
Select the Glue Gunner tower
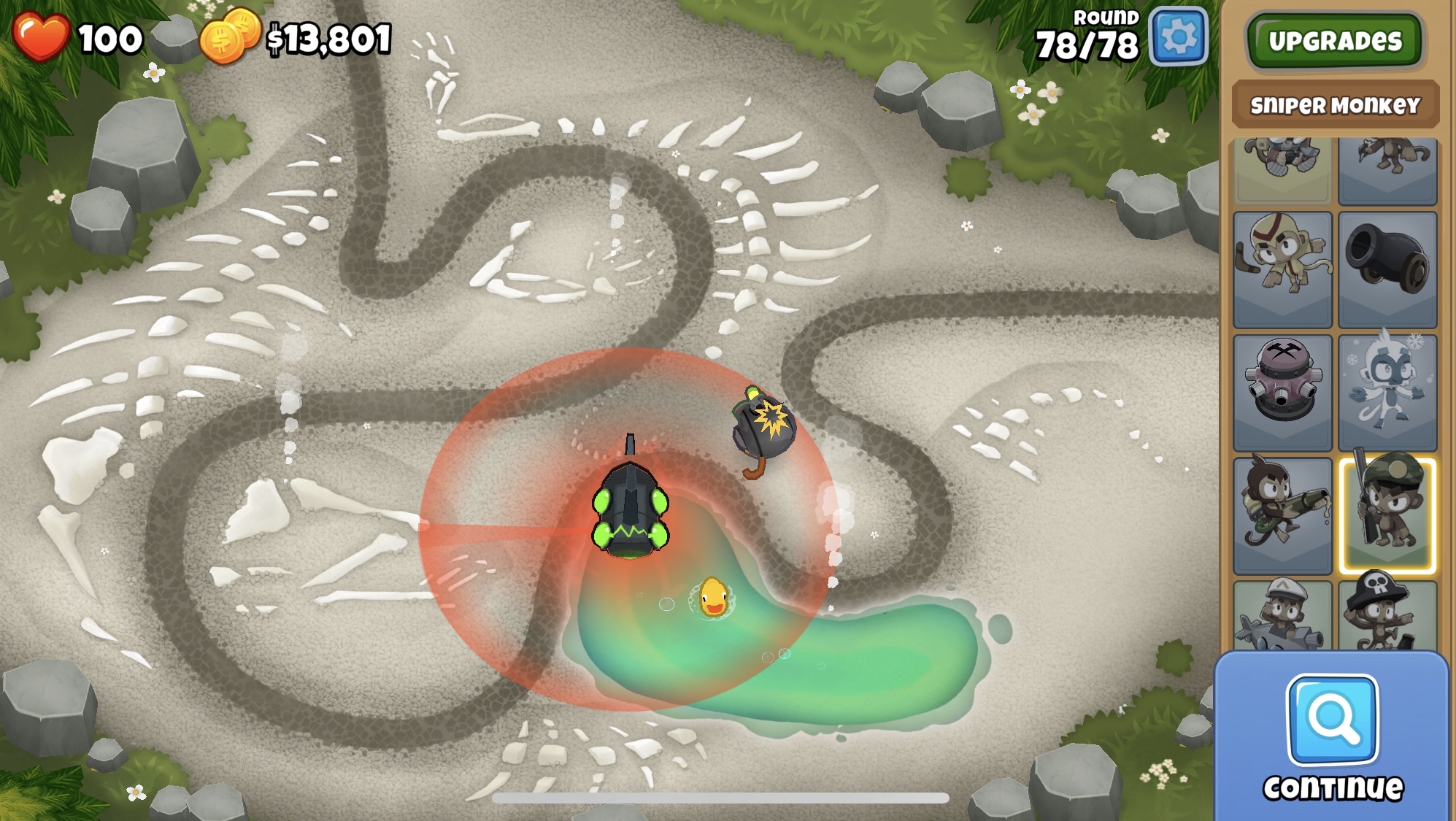click(x=1282, y=514)
